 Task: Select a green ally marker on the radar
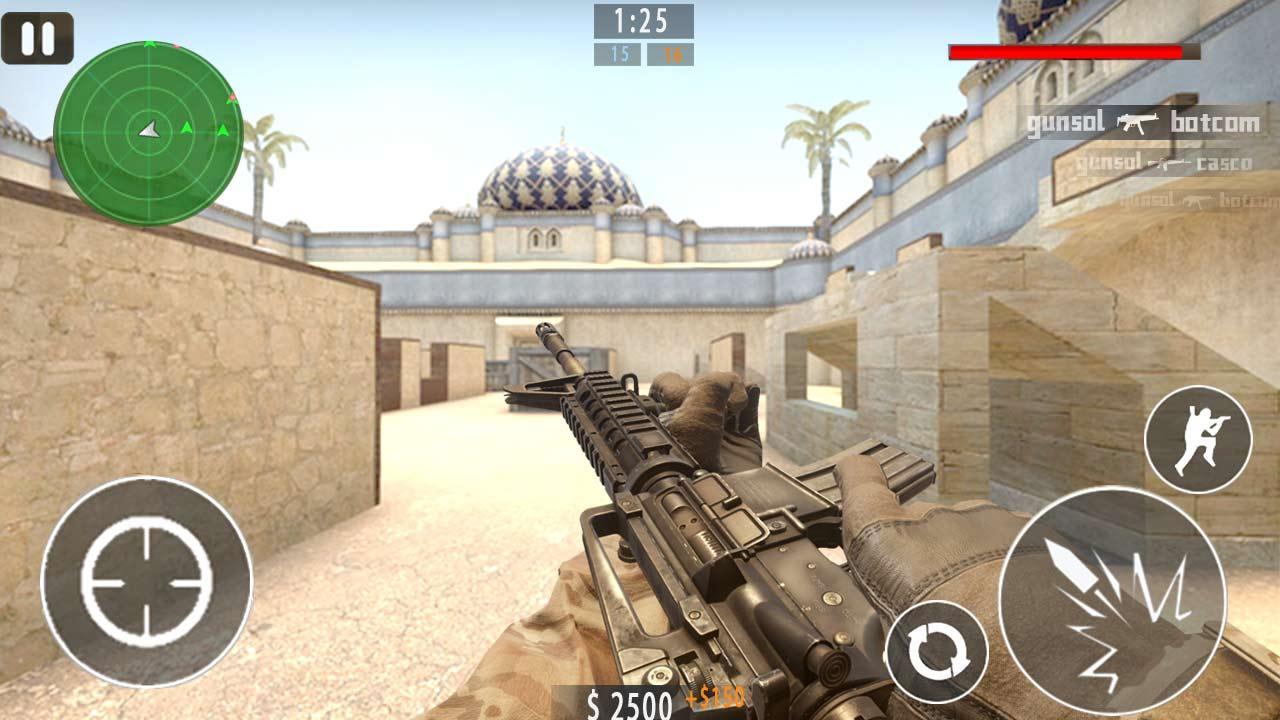[x=186, y=128]
